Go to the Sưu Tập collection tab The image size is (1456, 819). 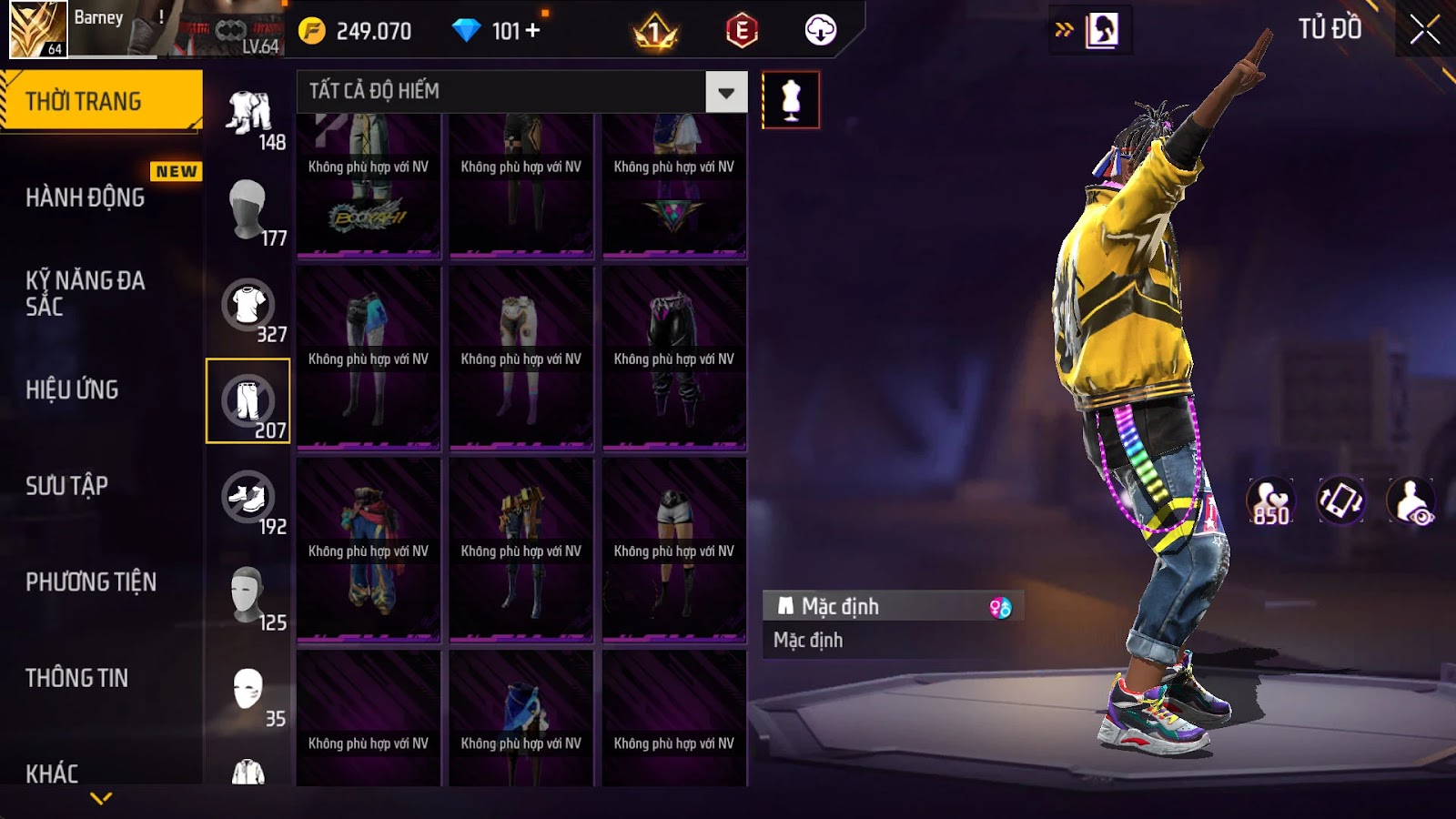(67, 486)
